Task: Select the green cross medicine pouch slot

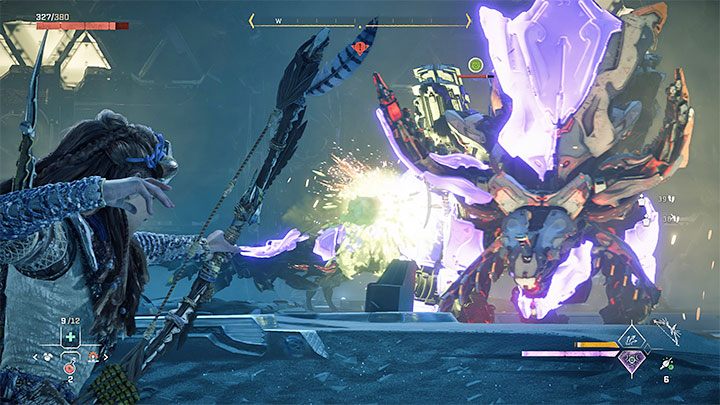Action: 70,339
